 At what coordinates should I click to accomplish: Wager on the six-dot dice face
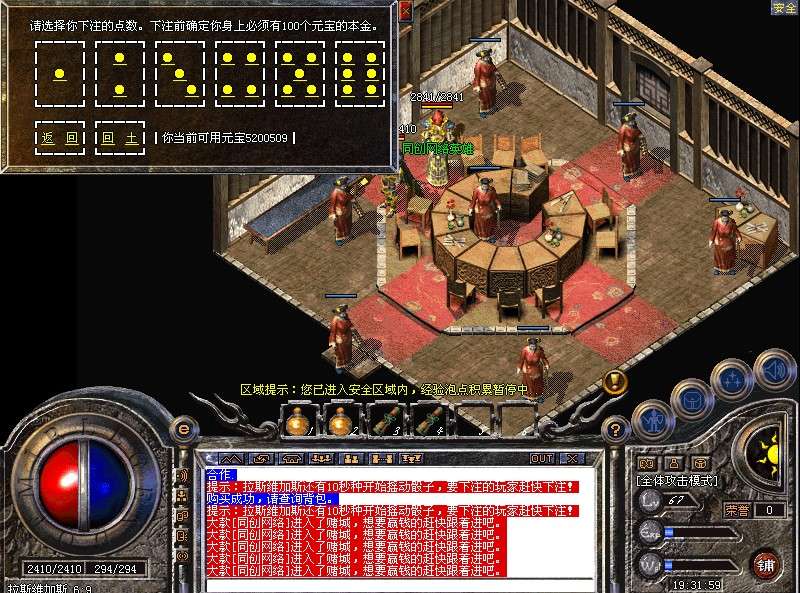tap(360, 73)
